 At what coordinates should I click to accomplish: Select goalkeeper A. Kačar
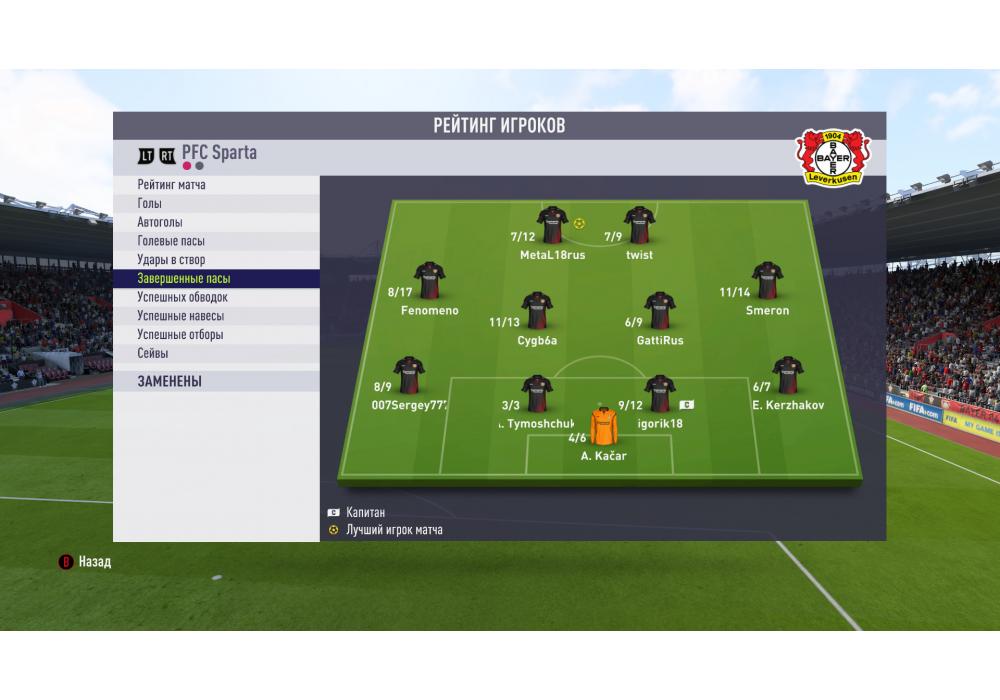(604, 427)
